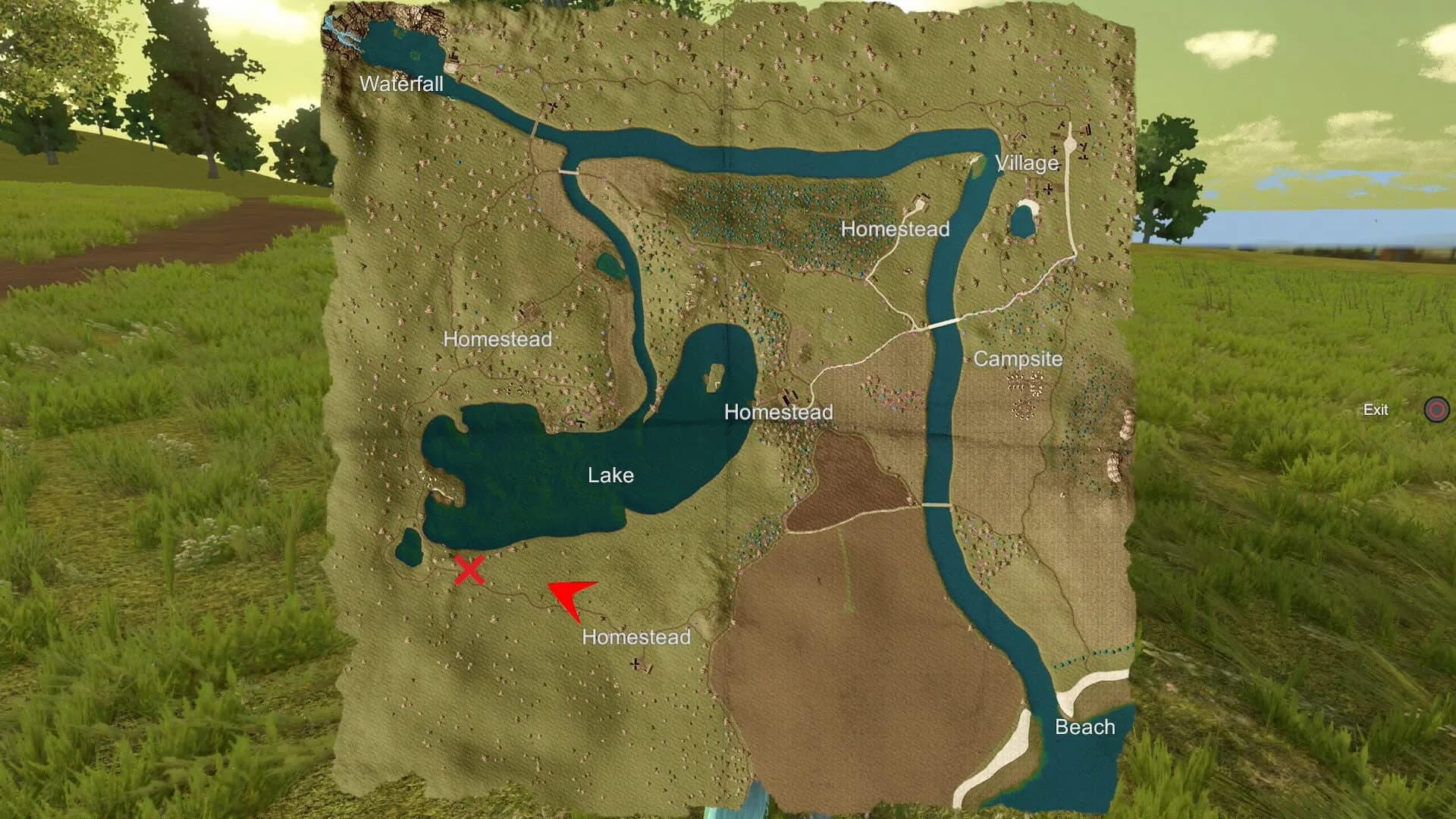Viewport: 1456px width, 819px height.
Task: Click the Waterfall map label
Action: pos(401,83)
